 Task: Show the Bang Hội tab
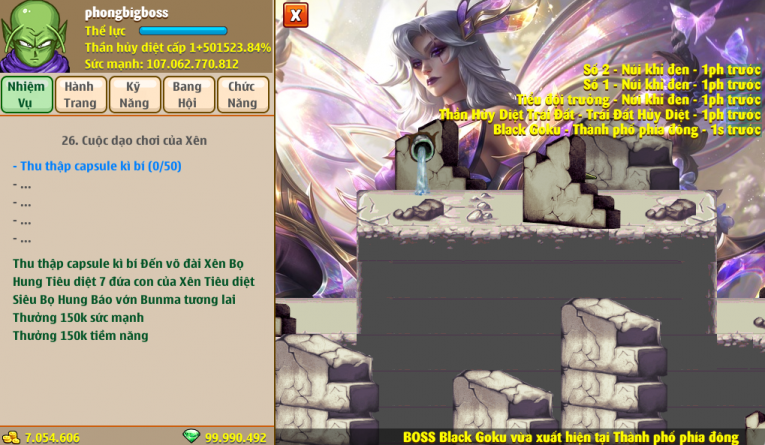point(187,94)
